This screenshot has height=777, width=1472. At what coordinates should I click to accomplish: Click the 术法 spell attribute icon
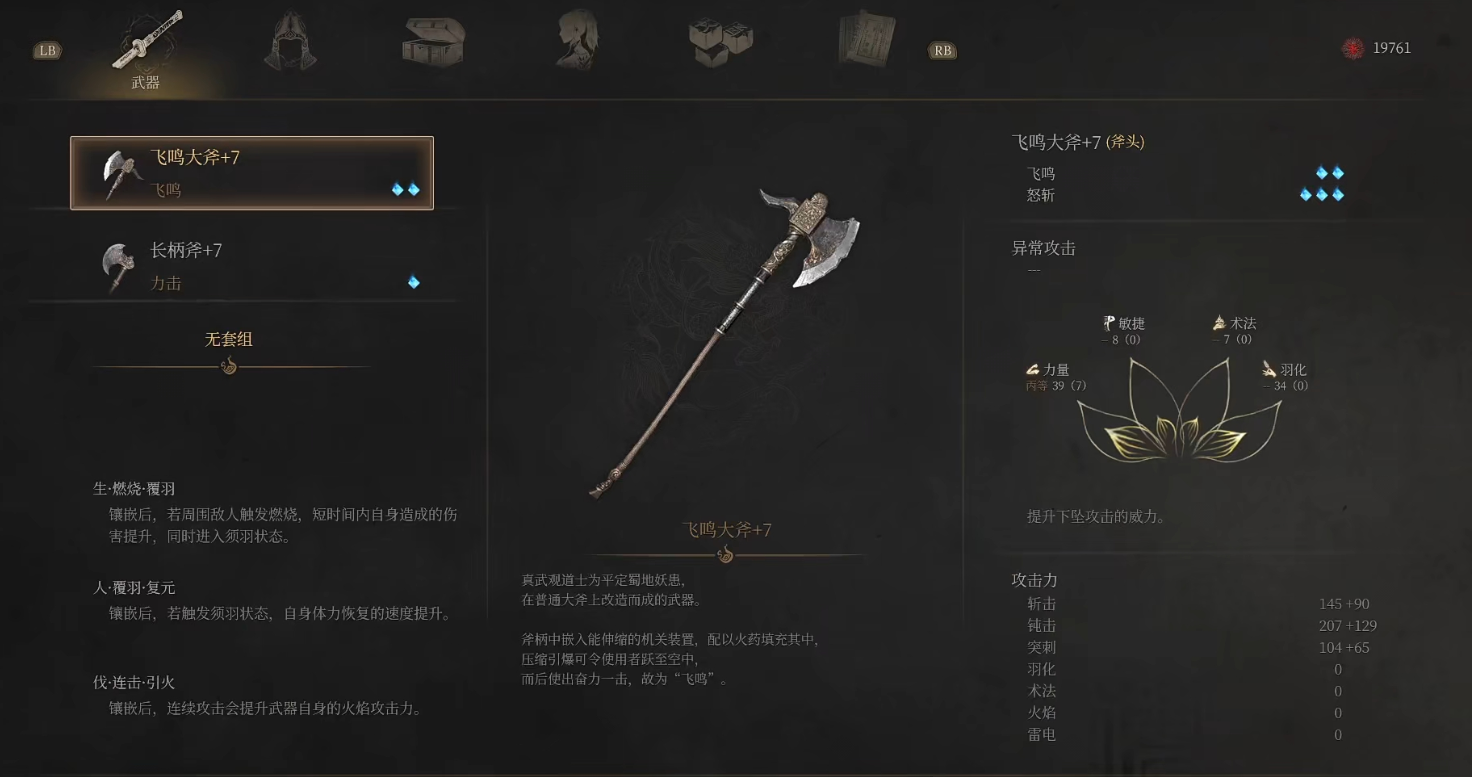[1219, 323]
